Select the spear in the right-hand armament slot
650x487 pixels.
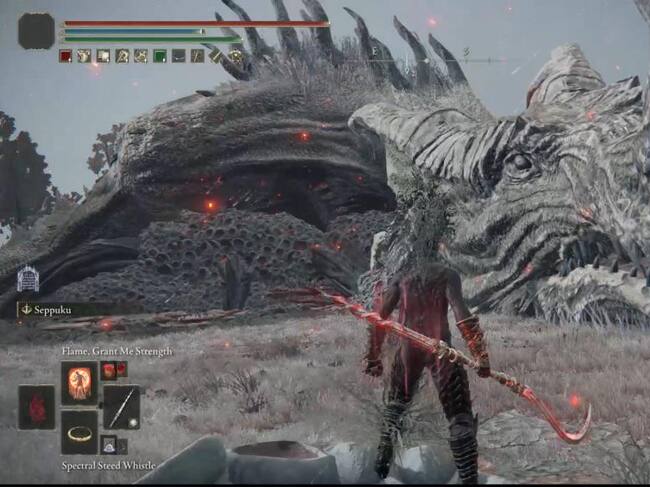click(121, 407)
